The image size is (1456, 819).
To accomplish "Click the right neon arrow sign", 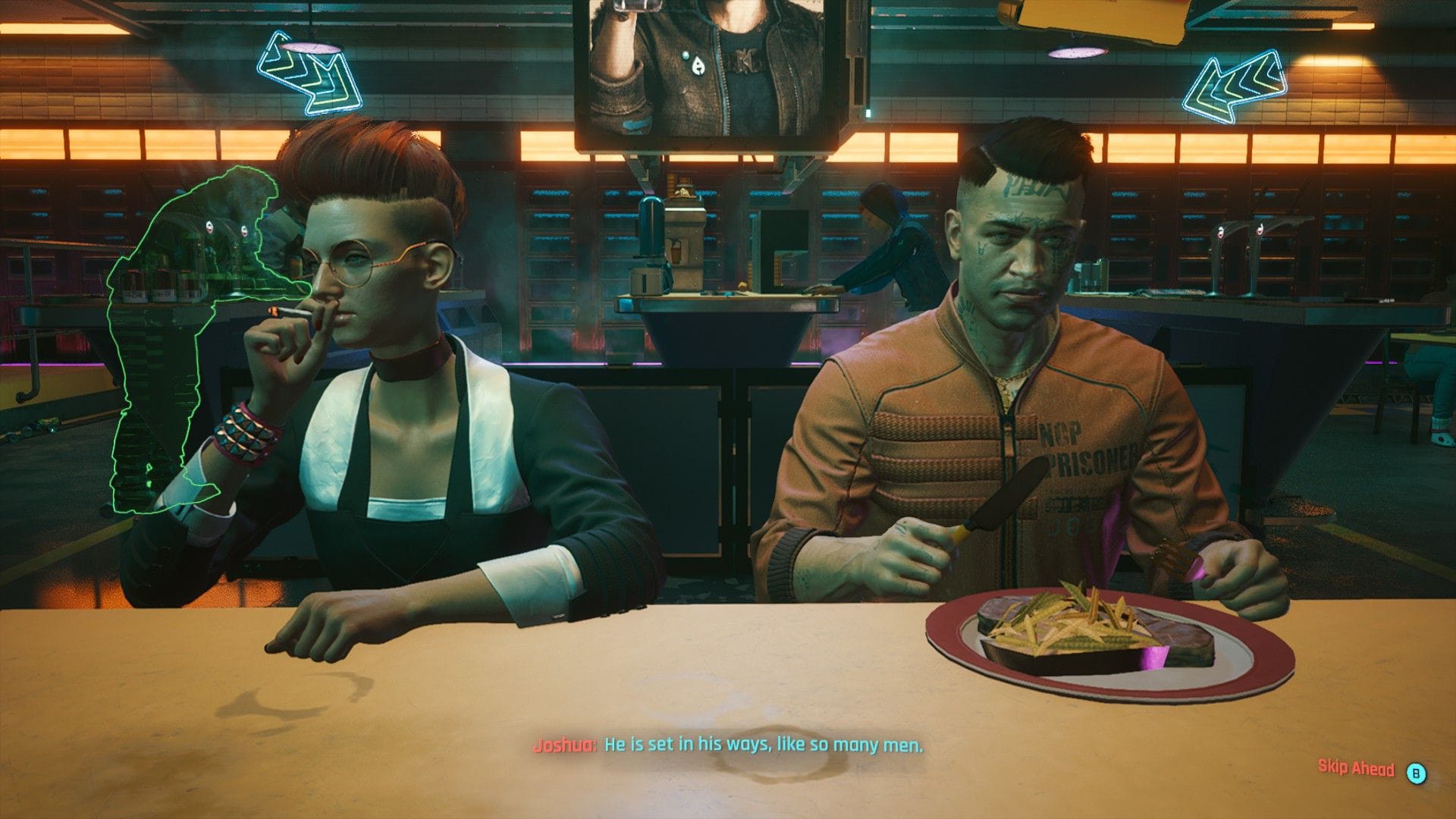I will 1236,83.
